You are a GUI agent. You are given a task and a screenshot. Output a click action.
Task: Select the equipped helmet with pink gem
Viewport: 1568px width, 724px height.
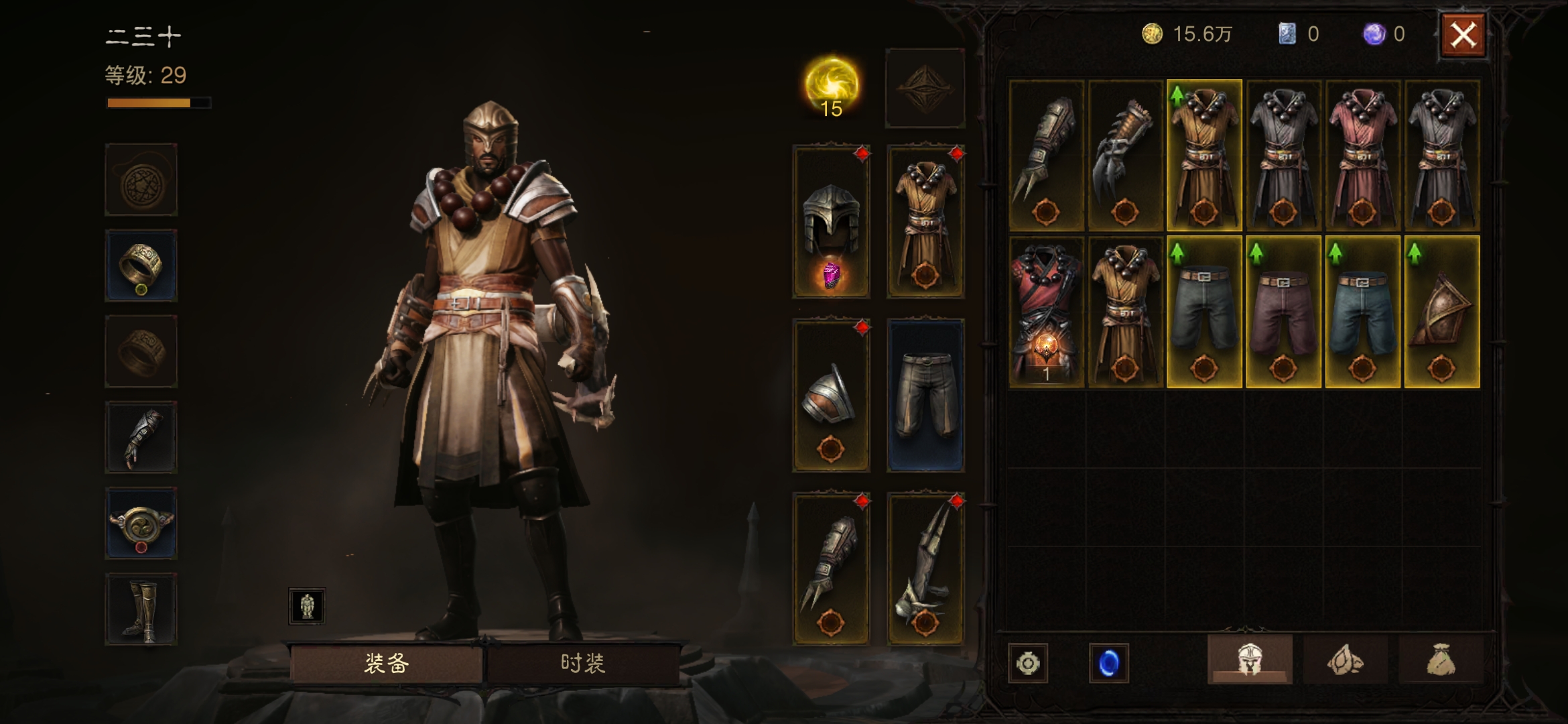[x=831, y=221]
